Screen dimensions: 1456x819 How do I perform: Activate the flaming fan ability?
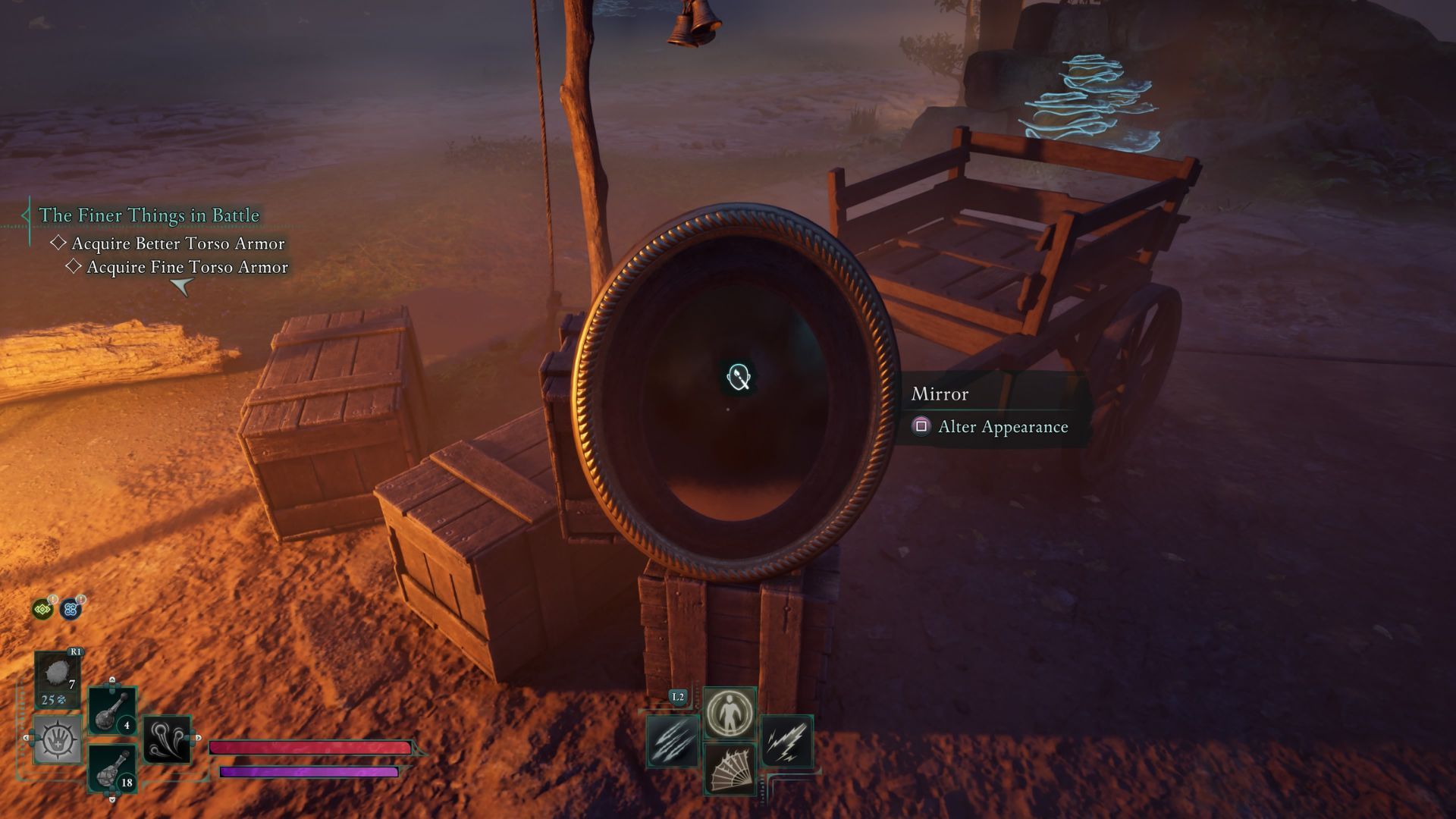pyautogui.click(x=730, y=769)
